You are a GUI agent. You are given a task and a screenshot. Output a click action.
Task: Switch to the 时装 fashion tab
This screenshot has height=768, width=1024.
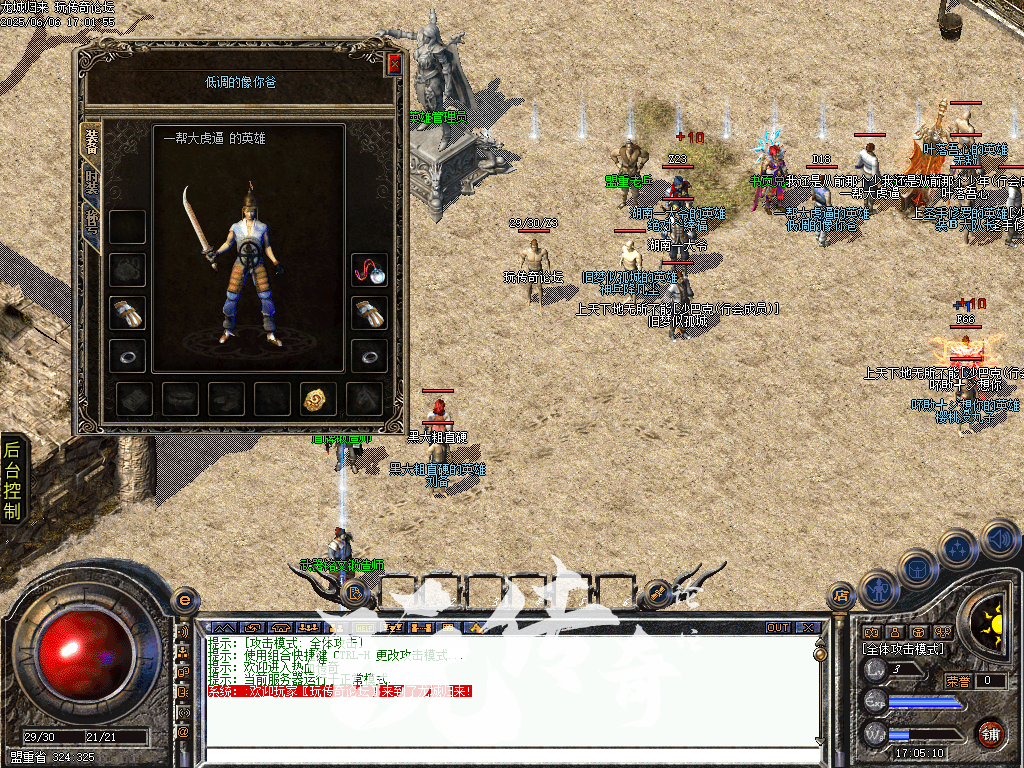pyautogui.click(x=92, y=182)
